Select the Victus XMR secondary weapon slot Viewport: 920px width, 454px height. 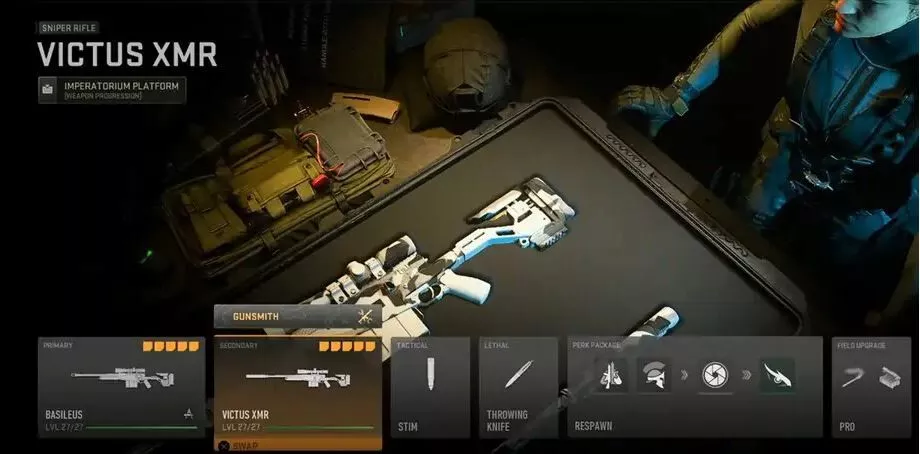point(298,387)
